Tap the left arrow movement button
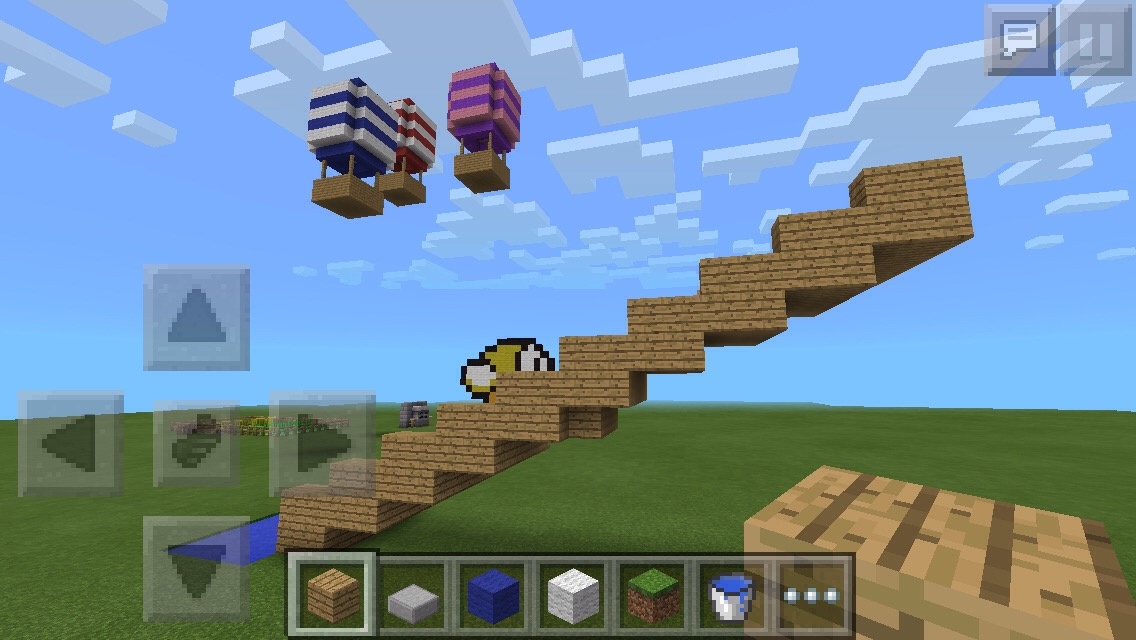 pyautogui.click(x=72, y=444)
